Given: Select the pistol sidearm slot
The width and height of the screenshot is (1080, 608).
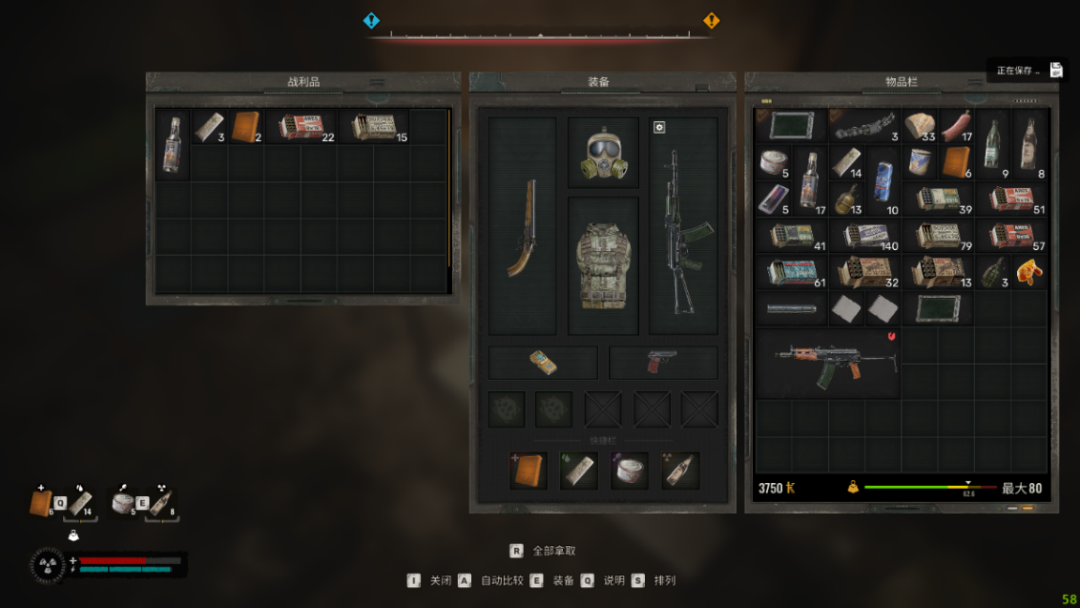Looking at the screenshot, I should (662, 362).
